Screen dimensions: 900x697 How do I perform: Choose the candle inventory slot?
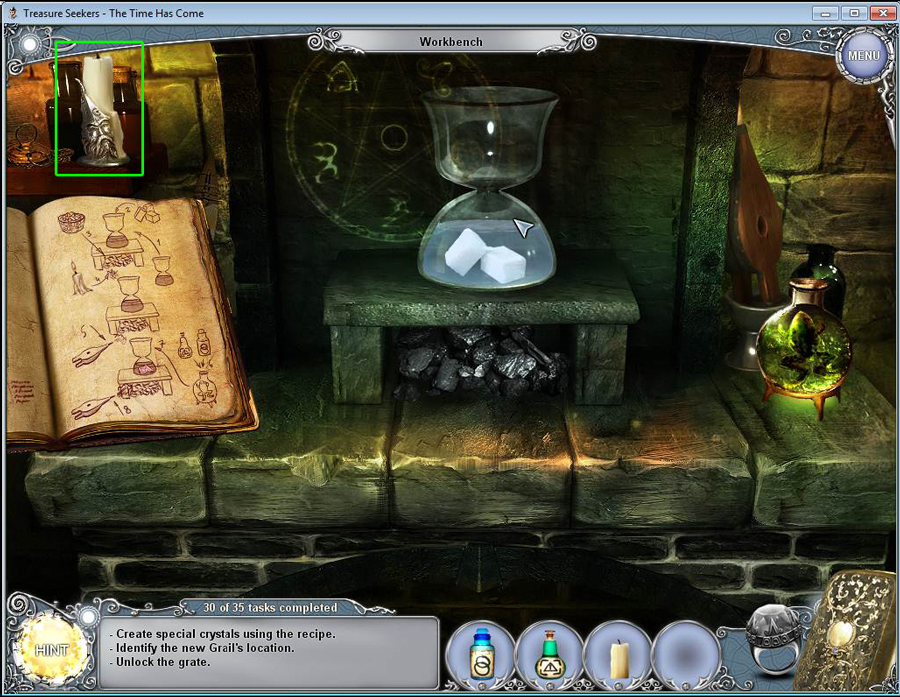(618, 657)
